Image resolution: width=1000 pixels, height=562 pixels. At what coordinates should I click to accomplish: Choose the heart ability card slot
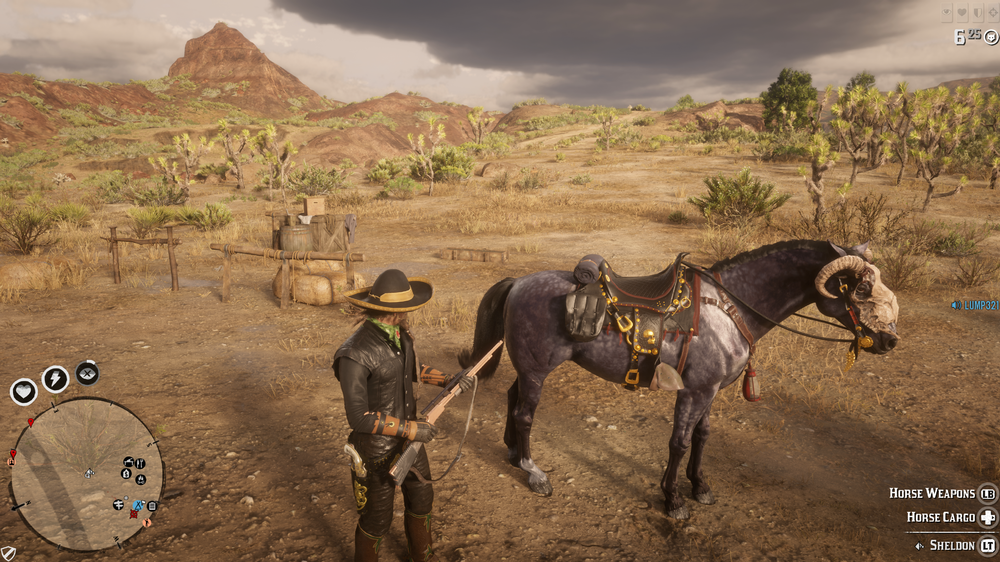coord(964,14)
